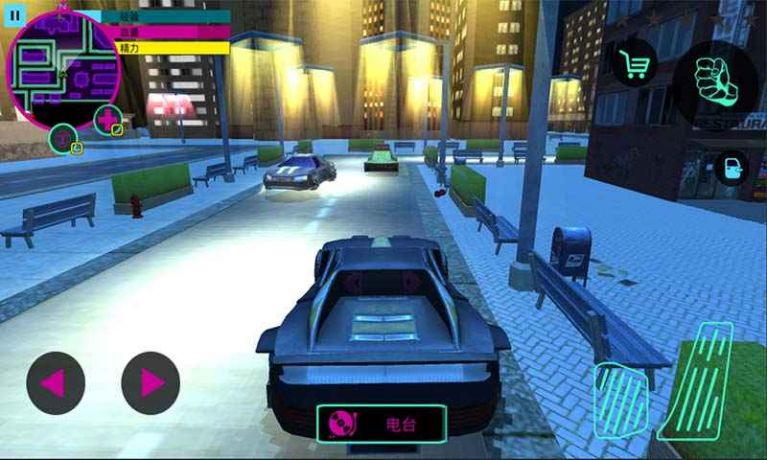Steer left with the pink left arrow
Viewport: 767px width, 460px height.
(x=55, y=382)
